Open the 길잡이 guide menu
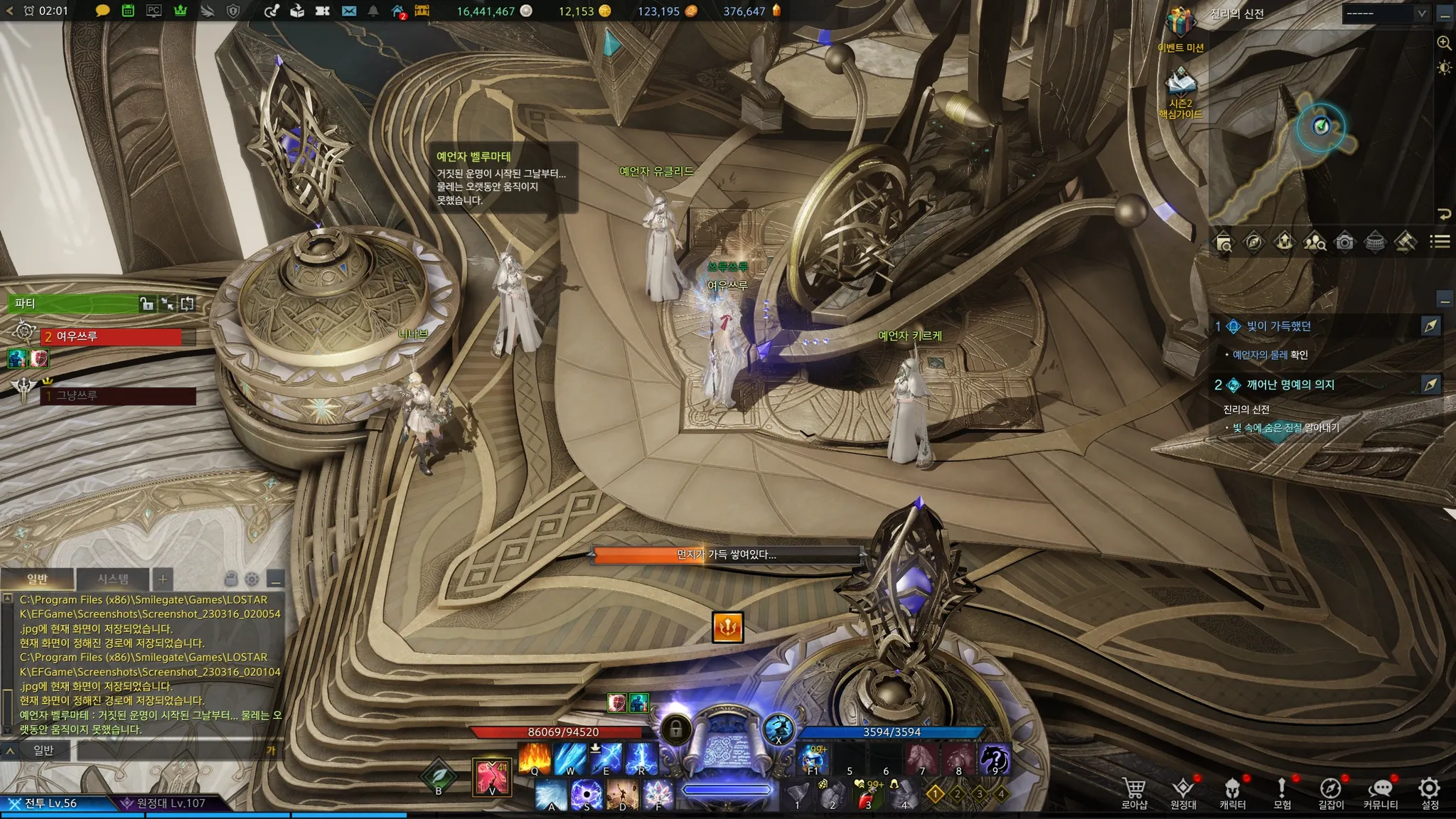1456x819 pixels. [x=1330, y=791]
